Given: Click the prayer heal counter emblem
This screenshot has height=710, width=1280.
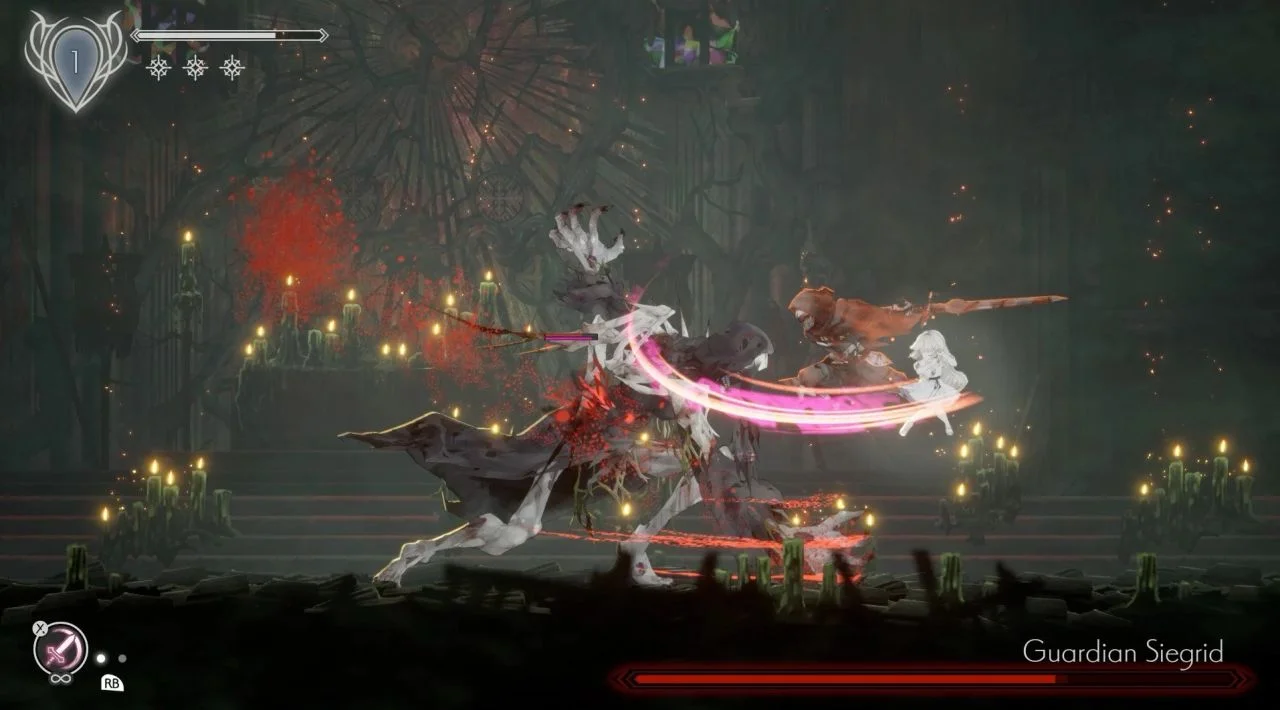Looking at the screenshot, I should tap(74, 63).
